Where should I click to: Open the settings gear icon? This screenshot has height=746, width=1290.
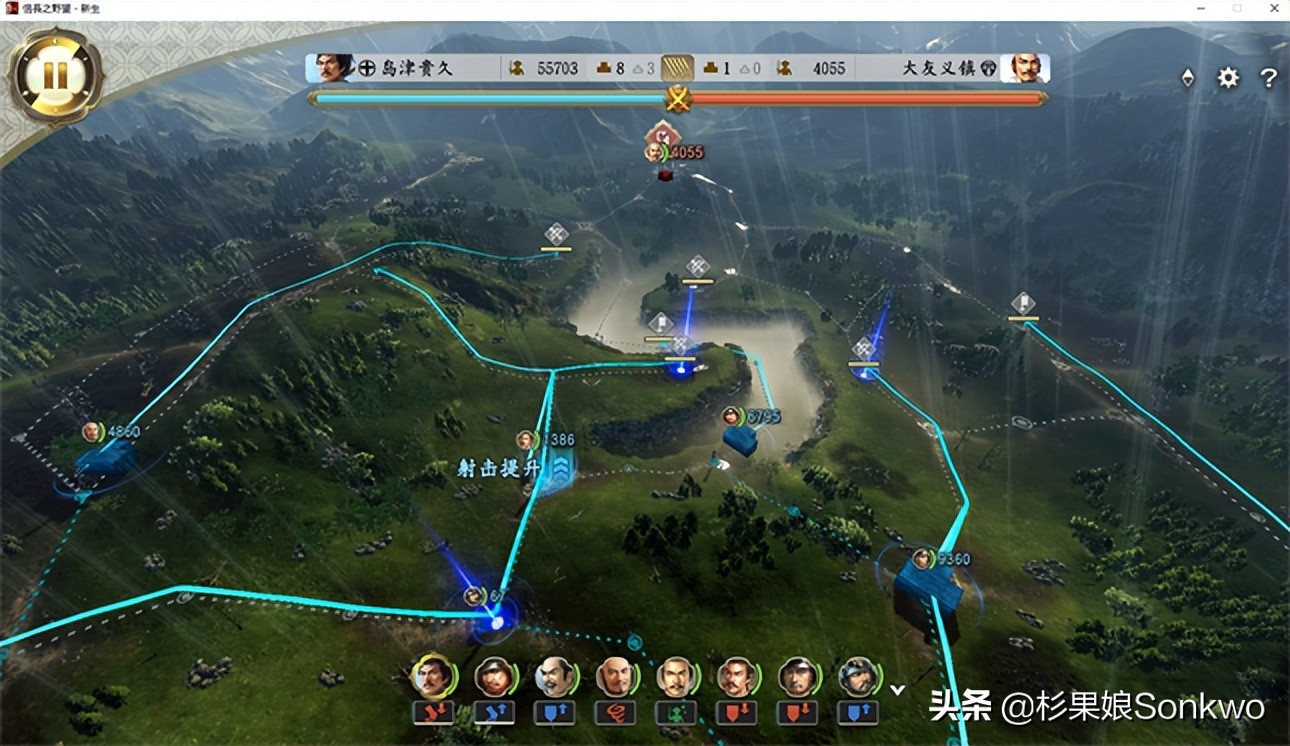tap(1227, 78)
